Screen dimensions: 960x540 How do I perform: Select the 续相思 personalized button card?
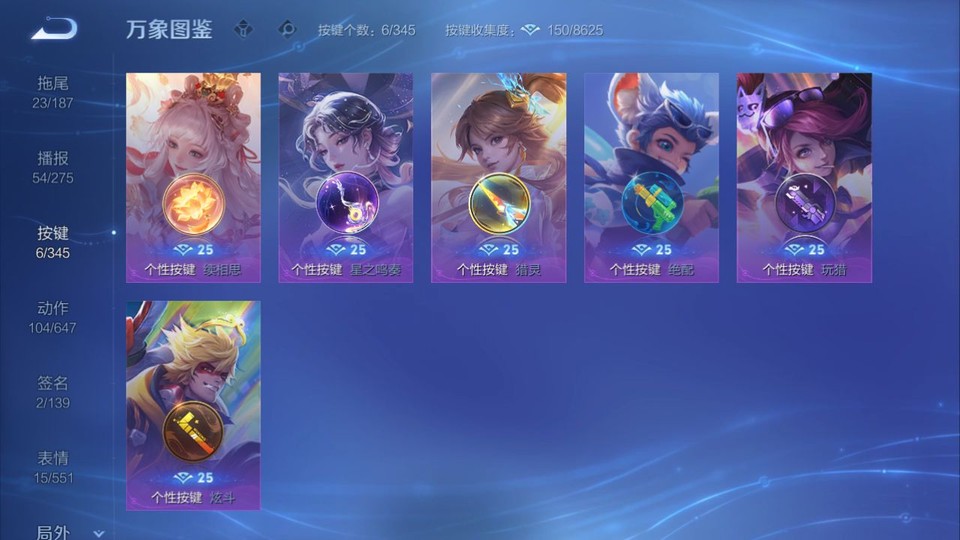click(x=193, y=177)
